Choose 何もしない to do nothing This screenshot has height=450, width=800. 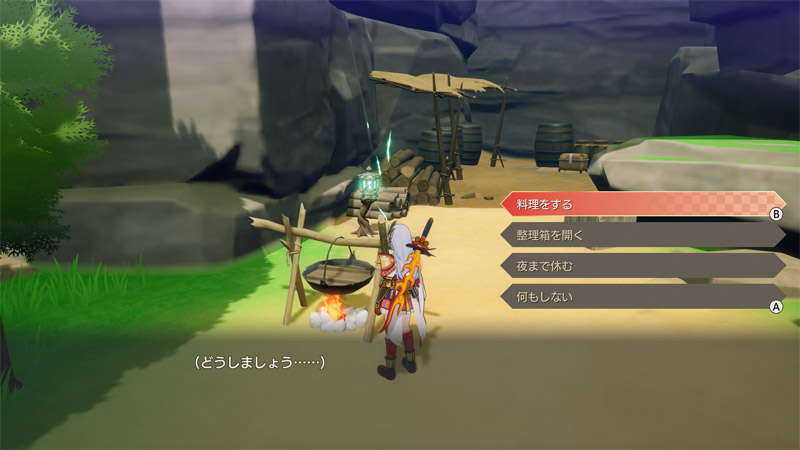pos(640,297)
